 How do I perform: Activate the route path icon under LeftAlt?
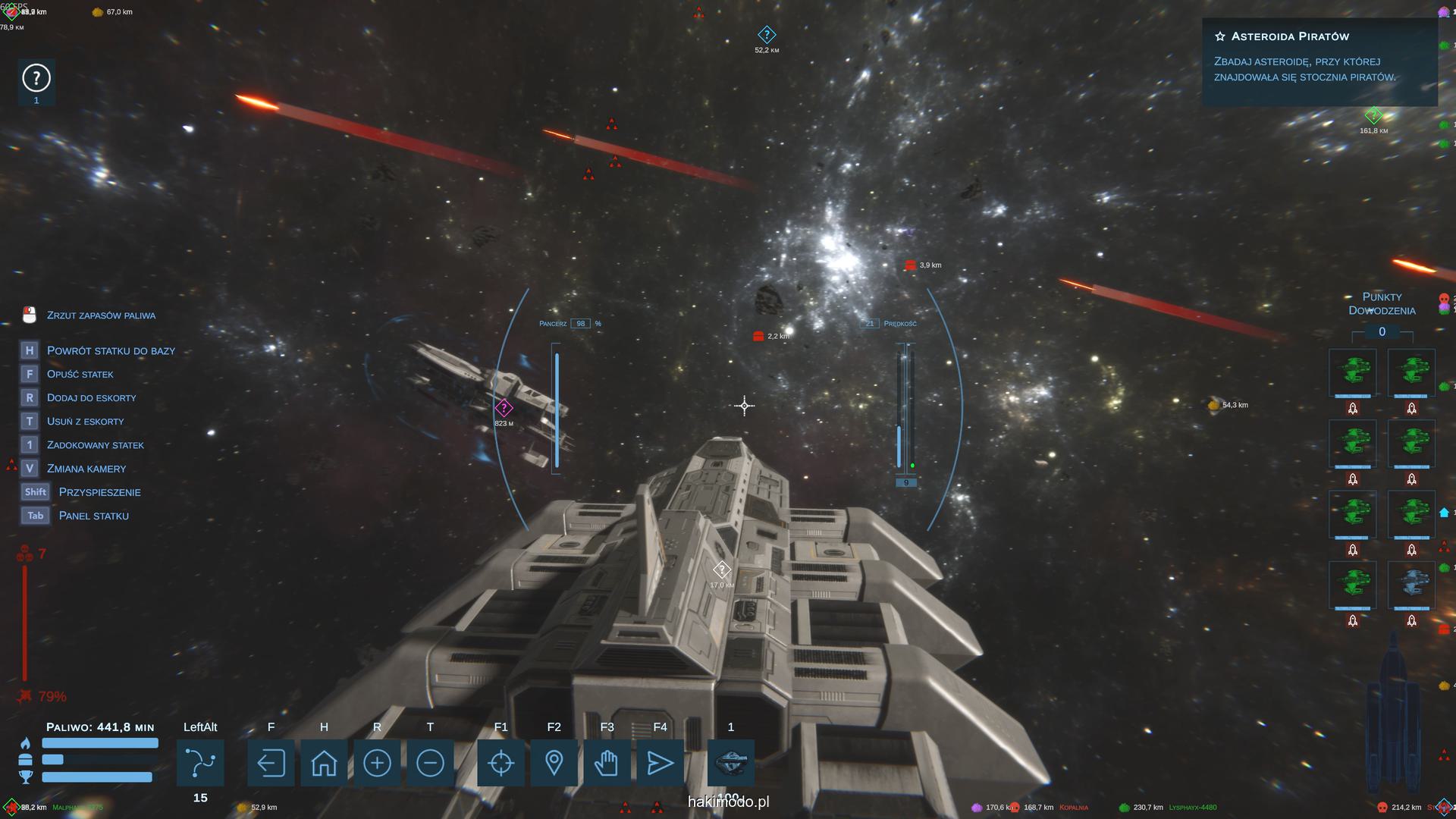200,763
